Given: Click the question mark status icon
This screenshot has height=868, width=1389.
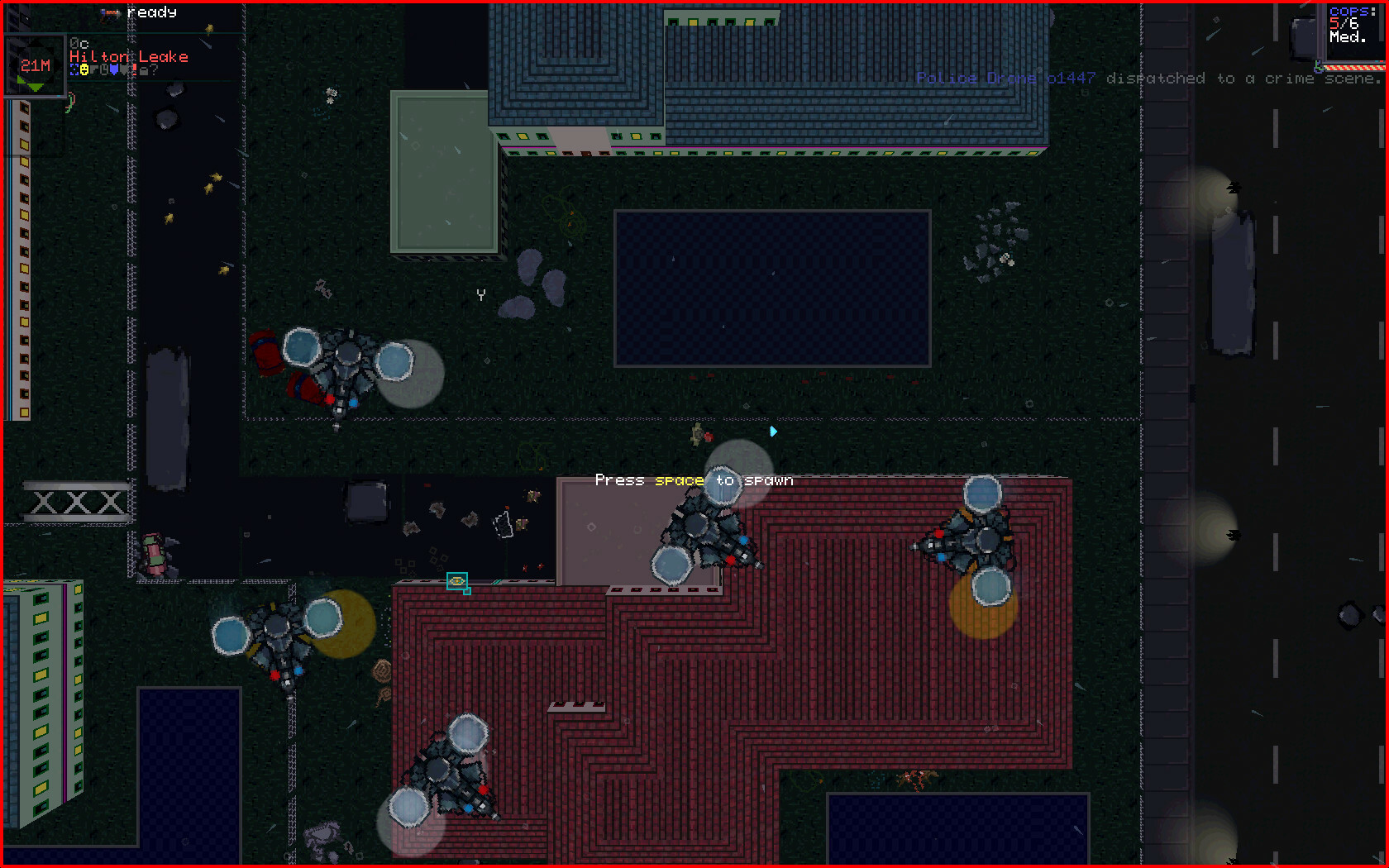Looking at the screenshot, I should click(x=154, y=69).
